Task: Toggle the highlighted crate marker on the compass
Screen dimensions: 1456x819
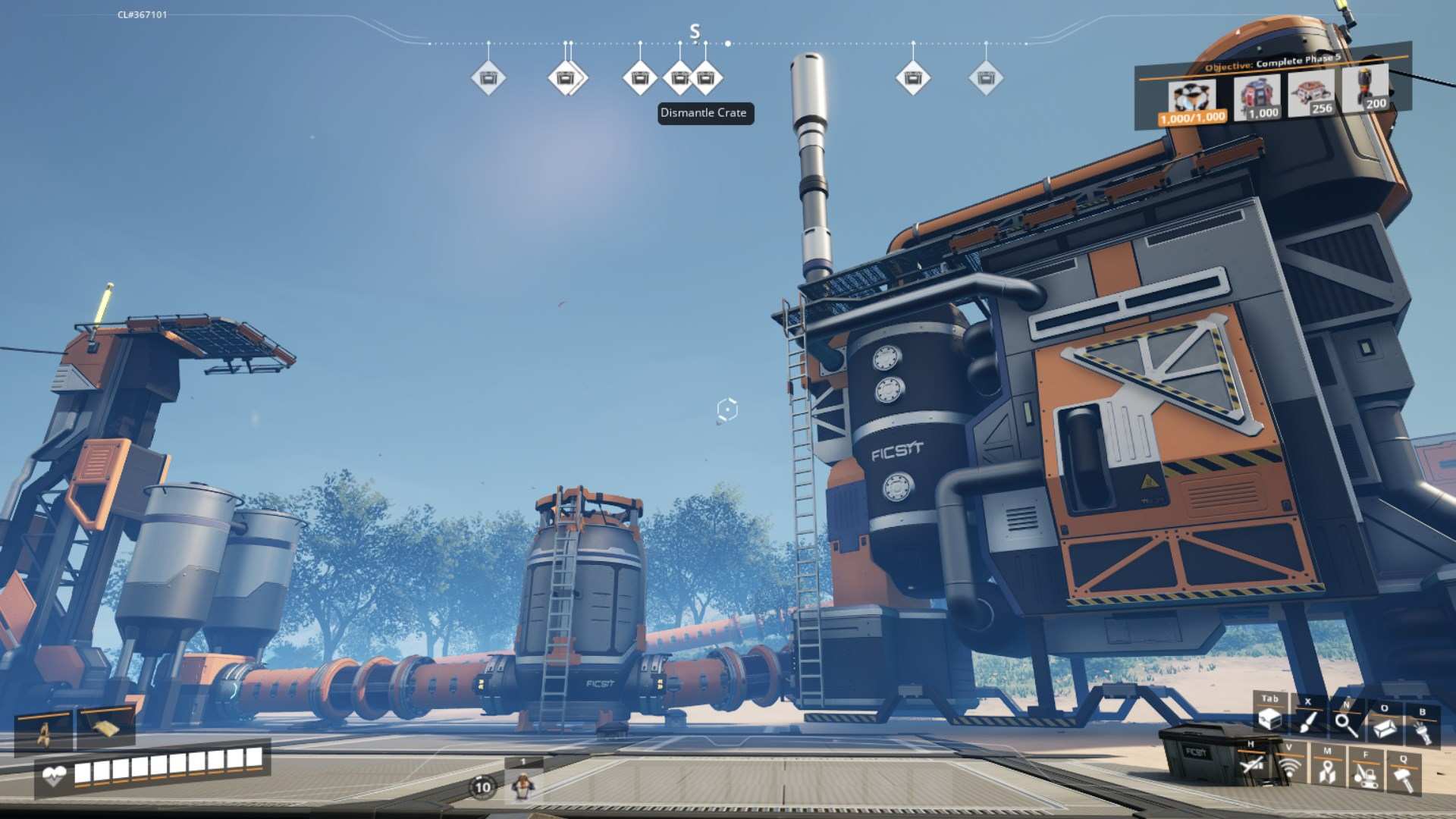Action: (x=705, y=77)
